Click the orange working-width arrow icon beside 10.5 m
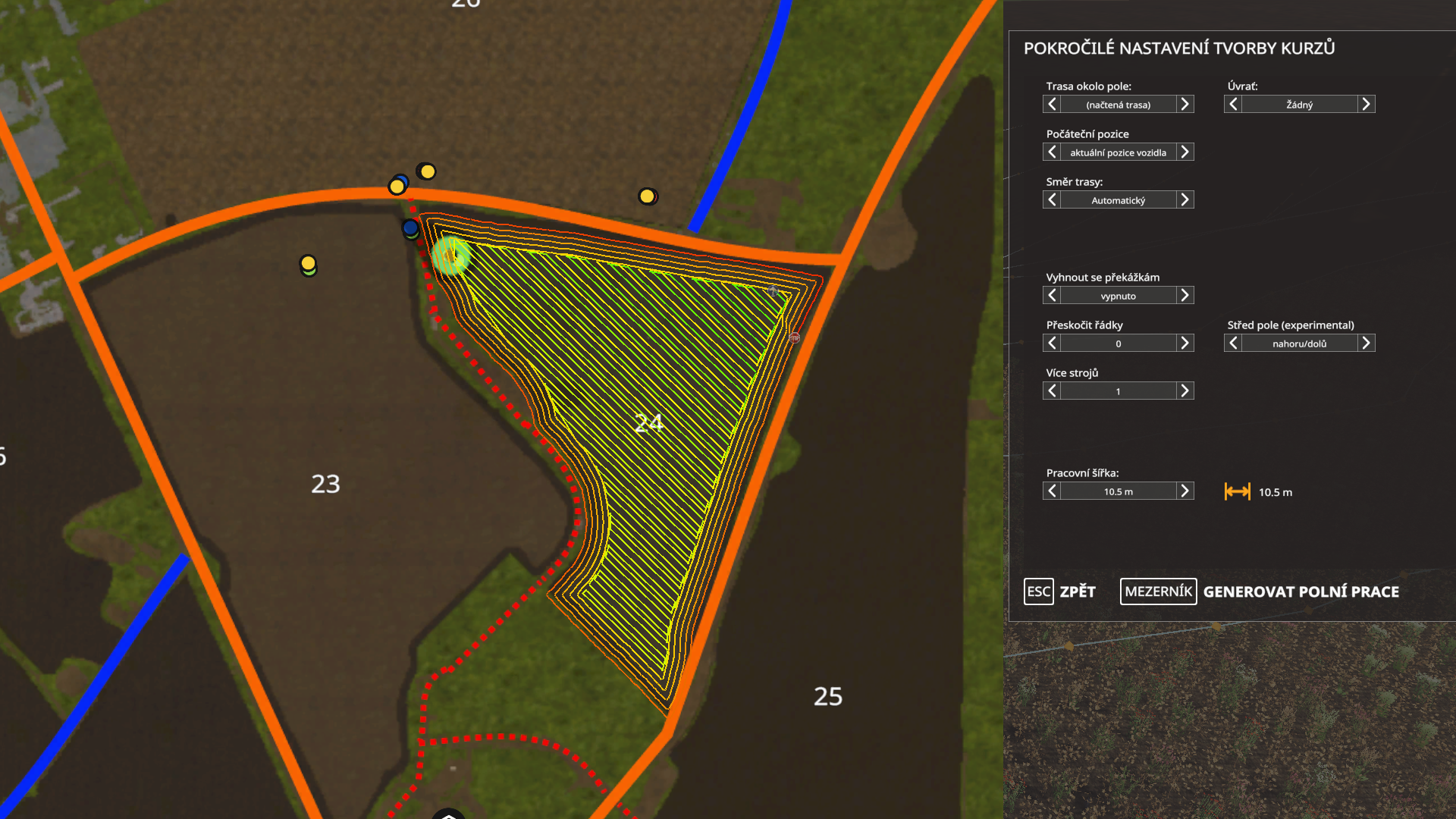The width and height of the screenshot is (1456, 819). click(x=1238, y=491)
